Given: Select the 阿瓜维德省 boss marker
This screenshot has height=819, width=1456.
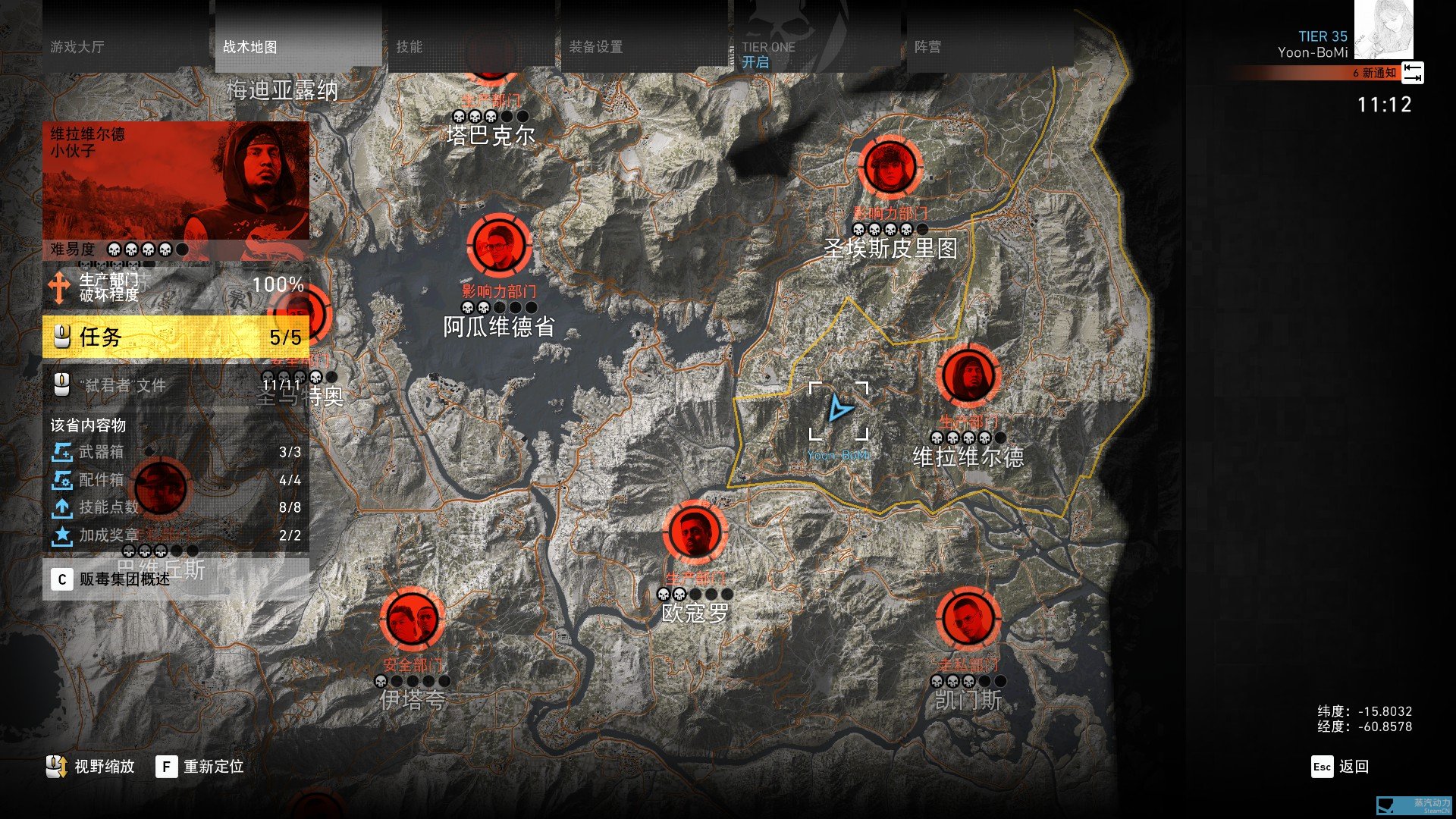Looking at the screenshot, I should pos(499,245).
